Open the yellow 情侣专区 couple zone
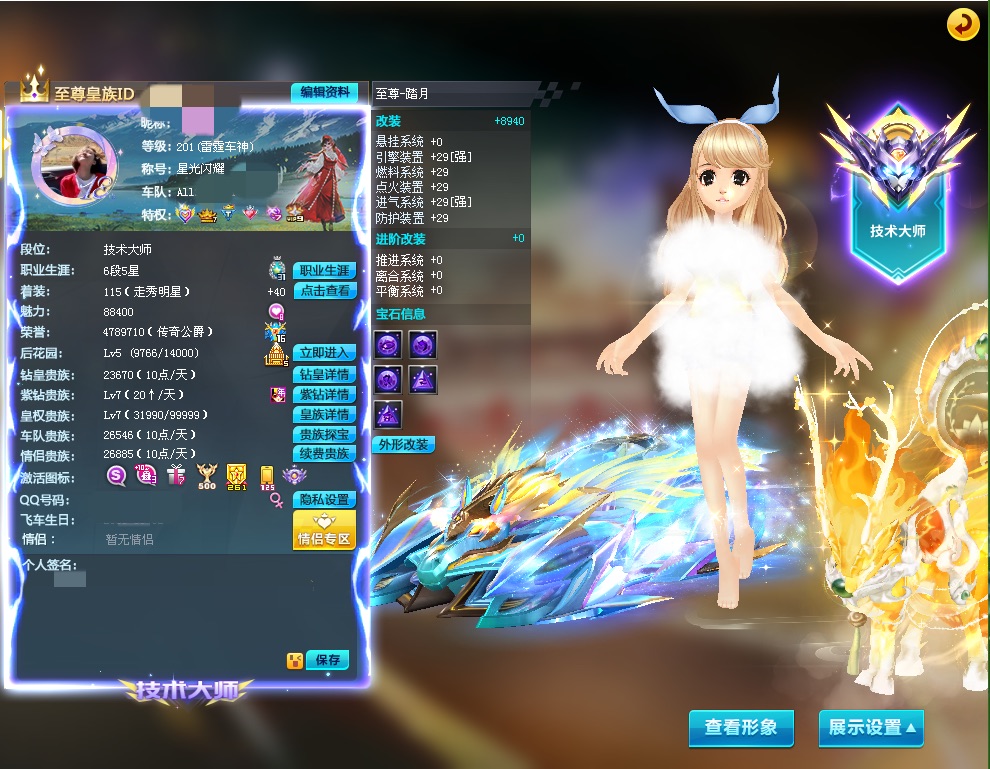 (324, 530)
